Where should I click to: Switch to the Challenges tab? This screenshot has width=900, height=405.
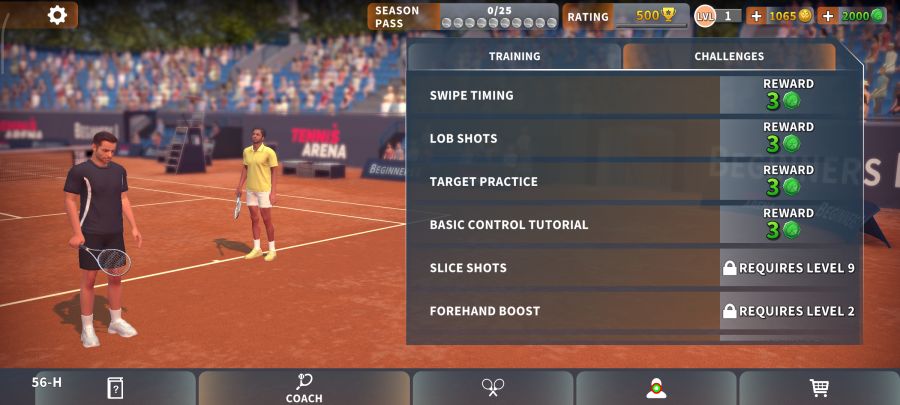tap(729, 57)
